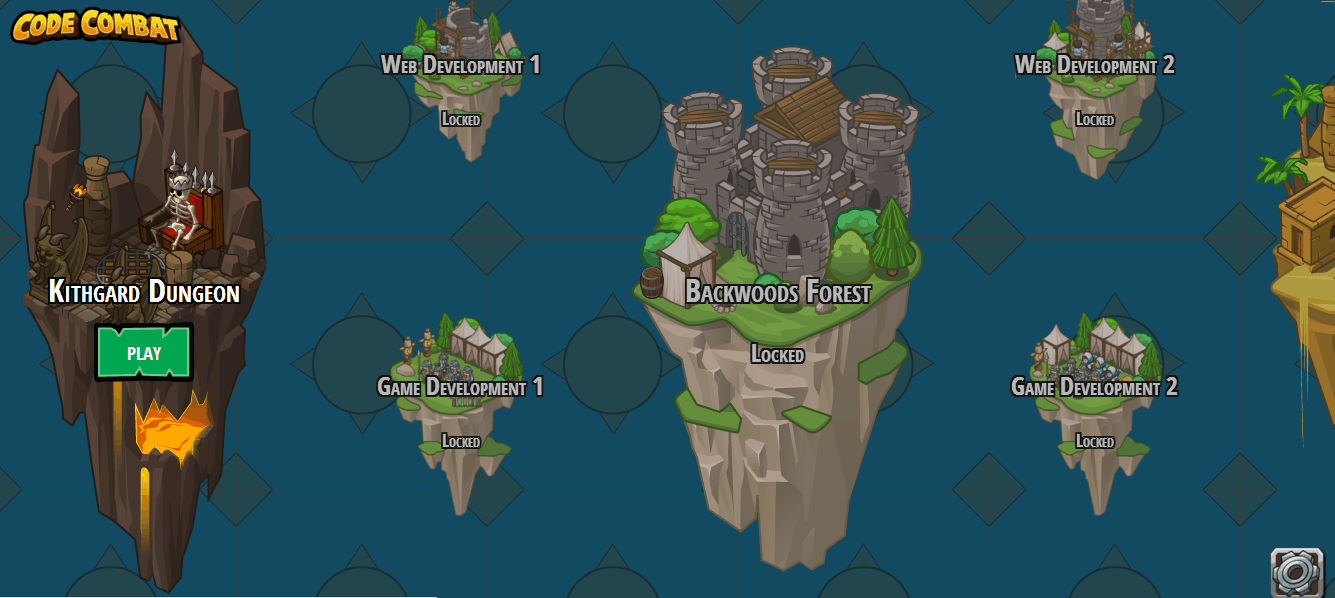Open the Web Development 2 campaign
The height and width of the screenshot is (598, 1335).
tap(1094, 66)
